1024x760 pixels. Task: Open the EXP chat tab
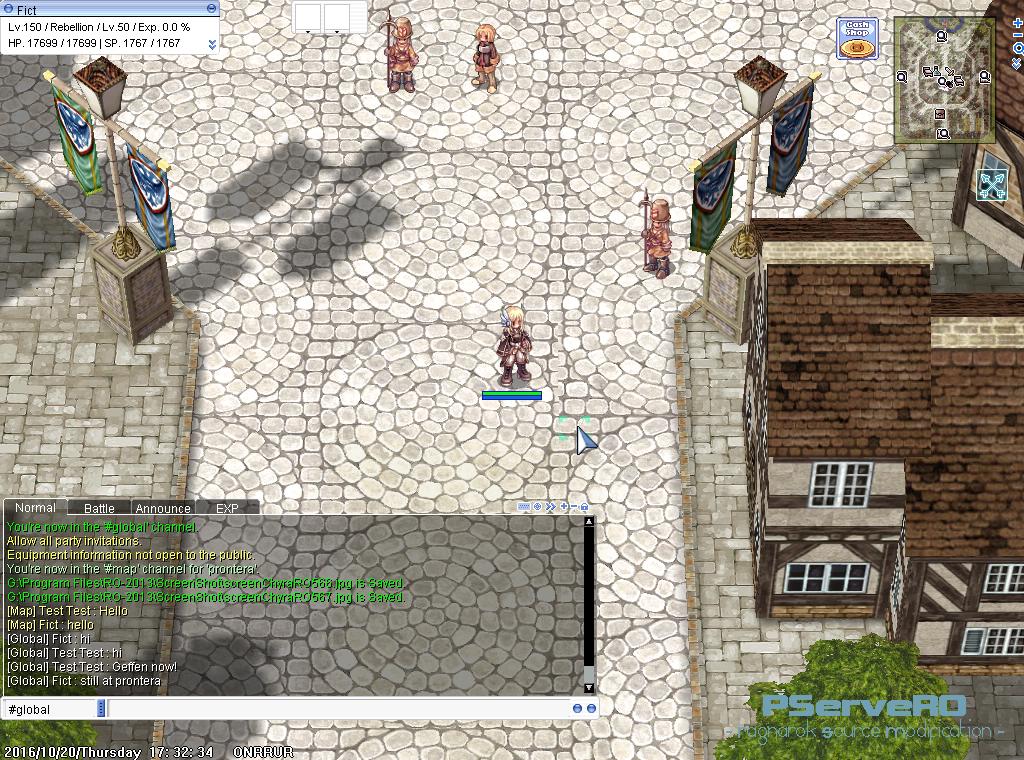point(227,508)
